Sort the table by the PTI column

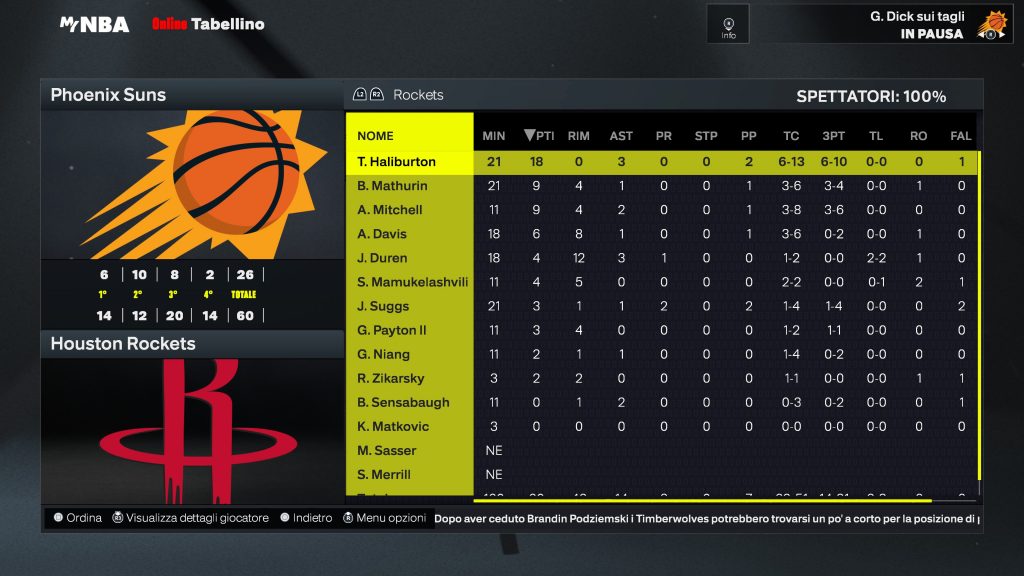tap(539, 136)
